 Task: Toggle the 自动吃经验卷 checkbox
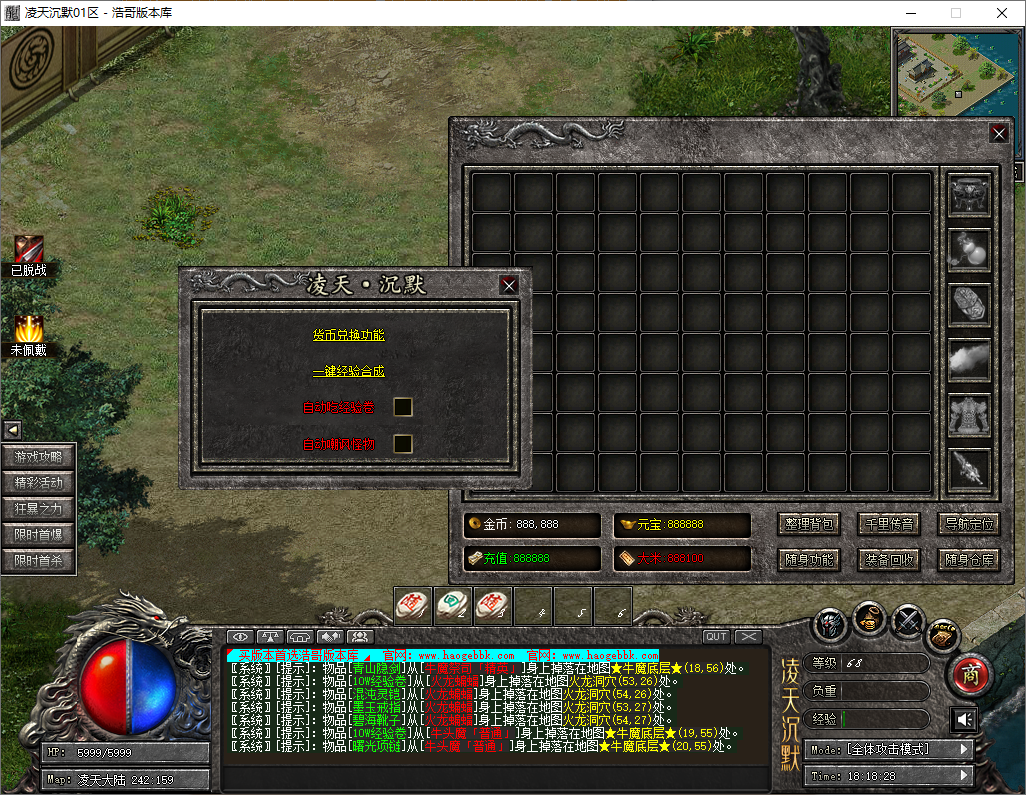click(x=403, y=407)
